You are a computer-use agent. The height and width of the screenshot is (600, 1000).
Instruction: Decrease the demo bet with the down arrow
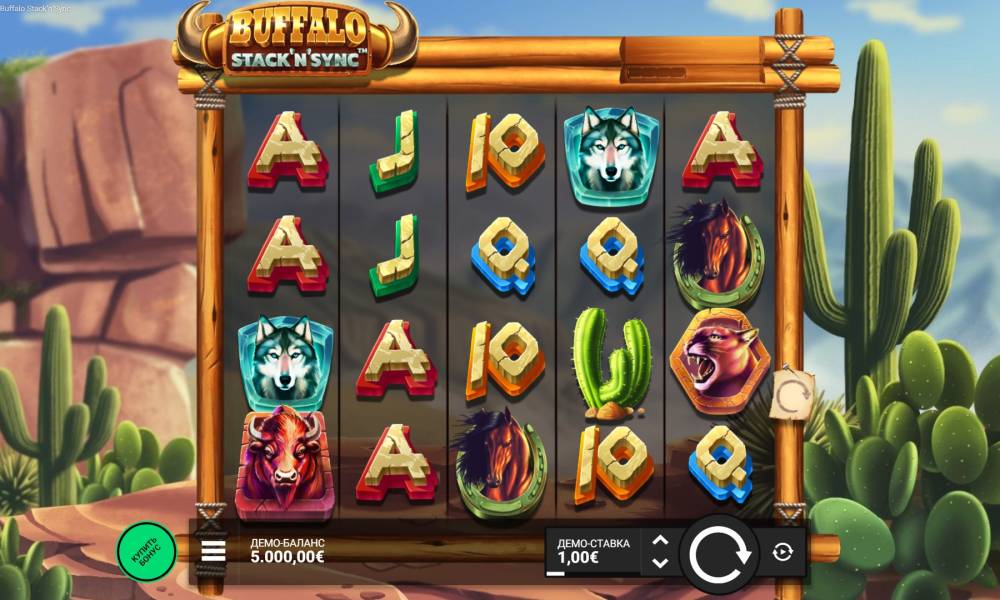(660, 563)
